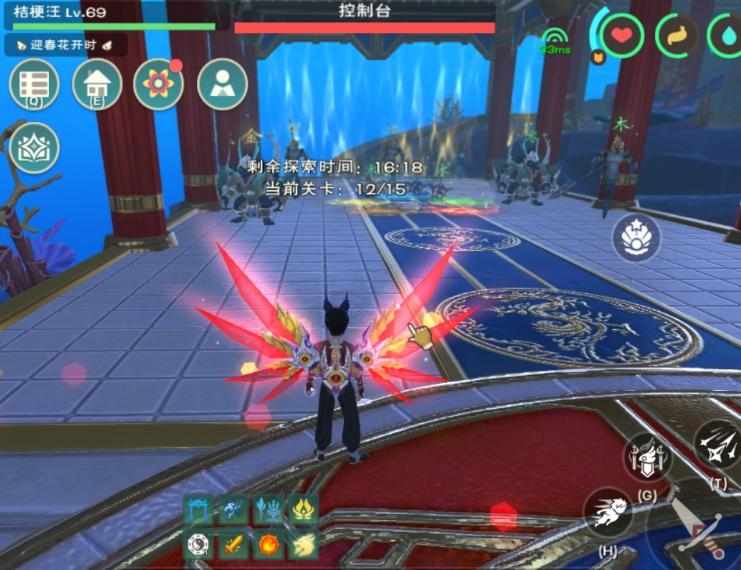This screenshot has width=741, height=570.
Task: Open the list menu button
Action: click(35, 83)
